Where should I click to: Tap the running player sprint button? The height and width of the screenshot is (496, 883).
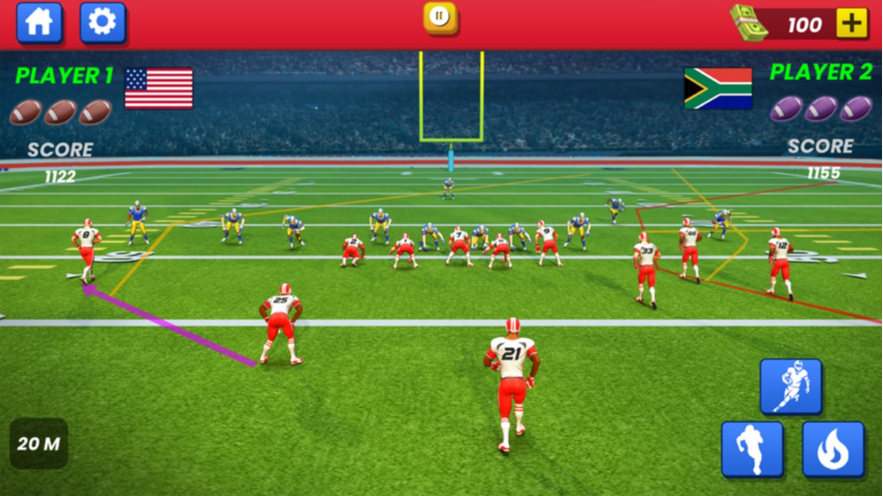pyautogui.click(x=752, y=449)
